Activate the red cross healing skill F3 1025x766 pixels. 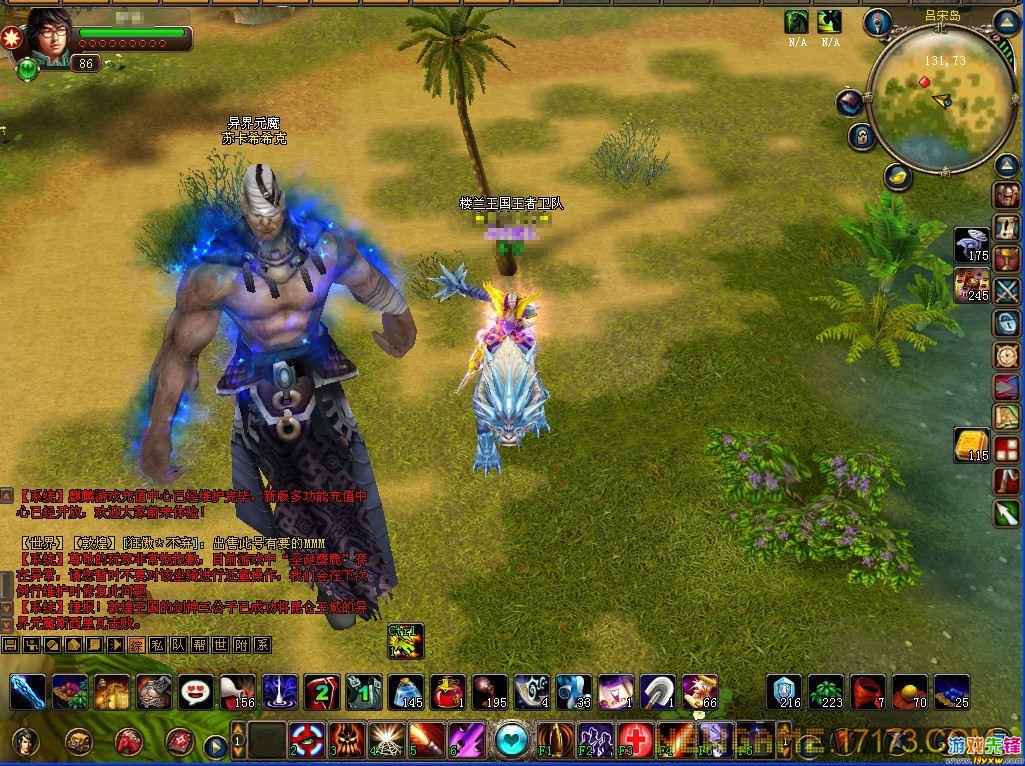[637, 741]
